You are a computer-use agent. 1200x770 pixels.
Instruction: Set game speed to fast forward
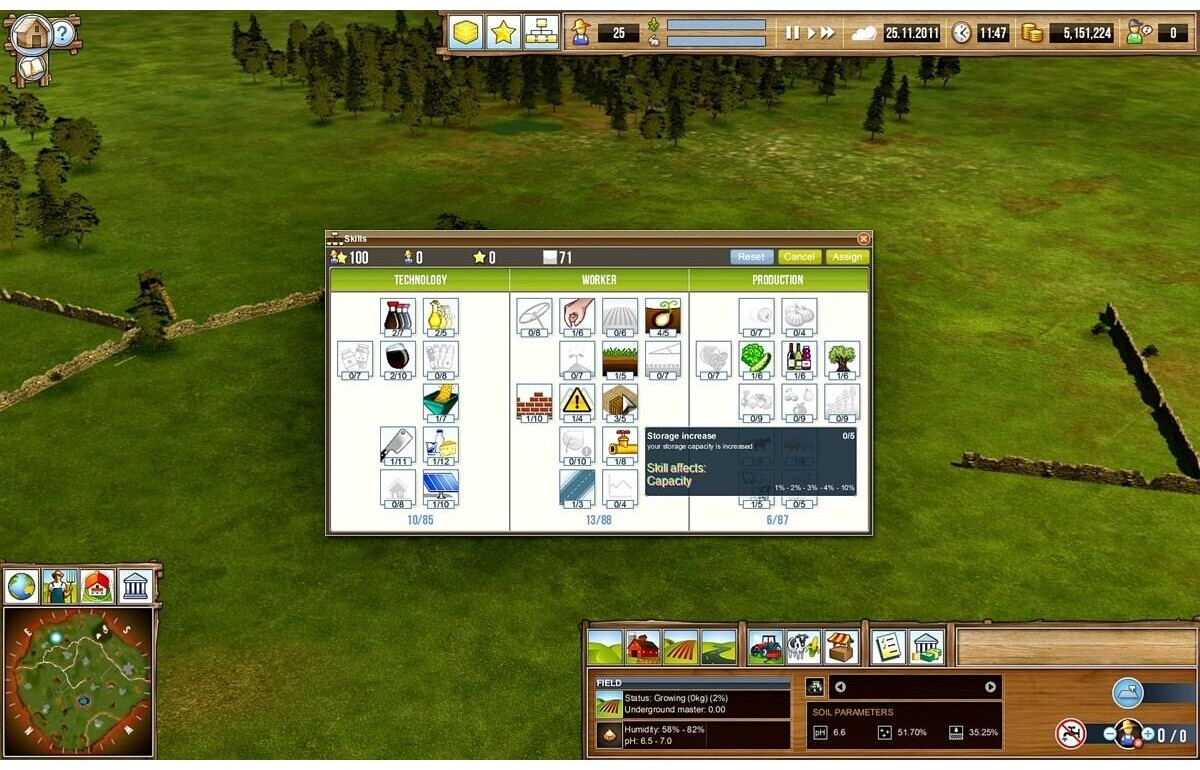(x=827, y=33)
